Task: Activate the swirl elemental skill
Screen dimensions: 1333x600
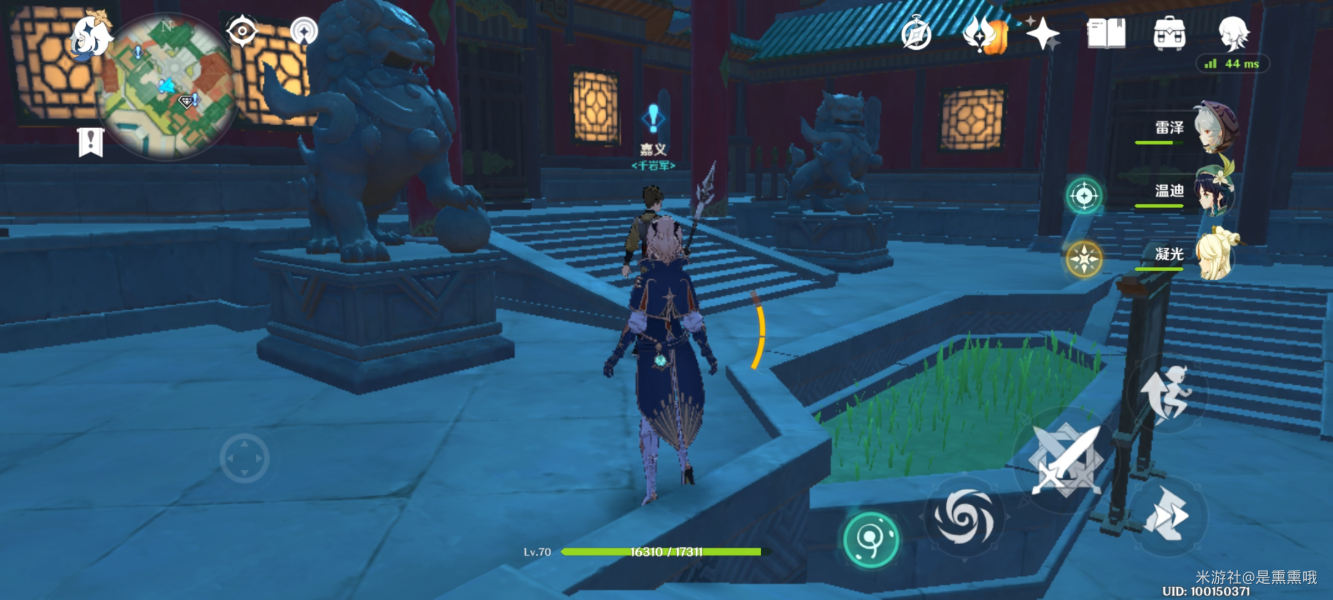Action: (962, 516)
